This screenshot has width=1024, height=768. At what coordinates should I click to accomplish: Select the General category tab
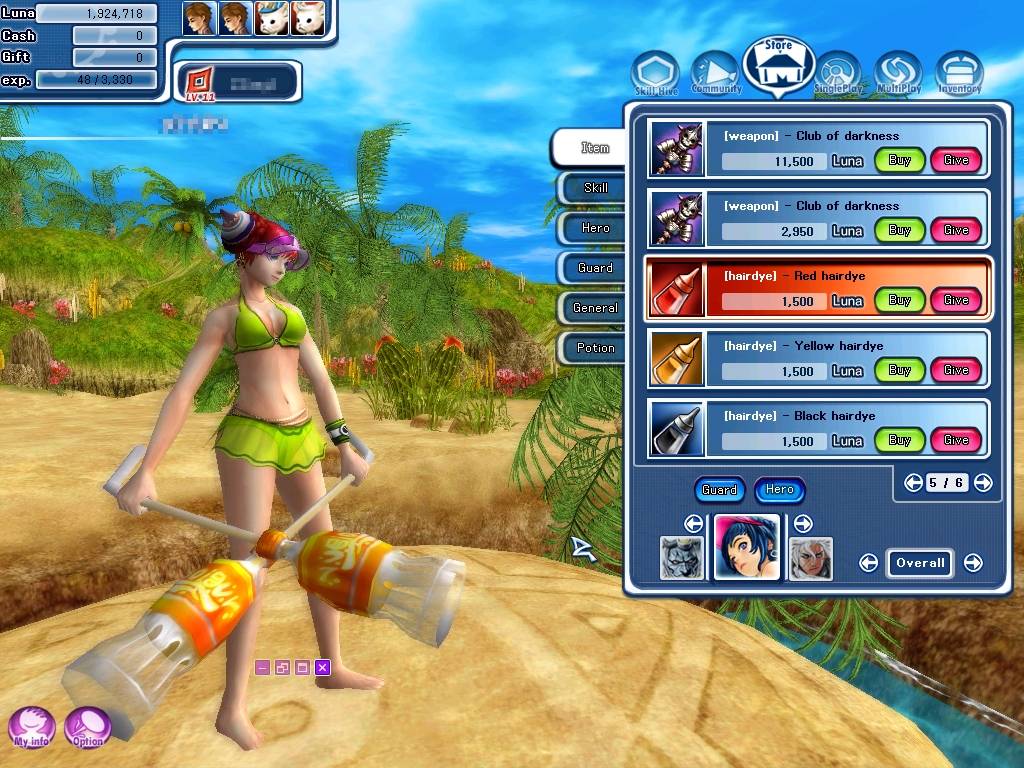tap(595, 308)
